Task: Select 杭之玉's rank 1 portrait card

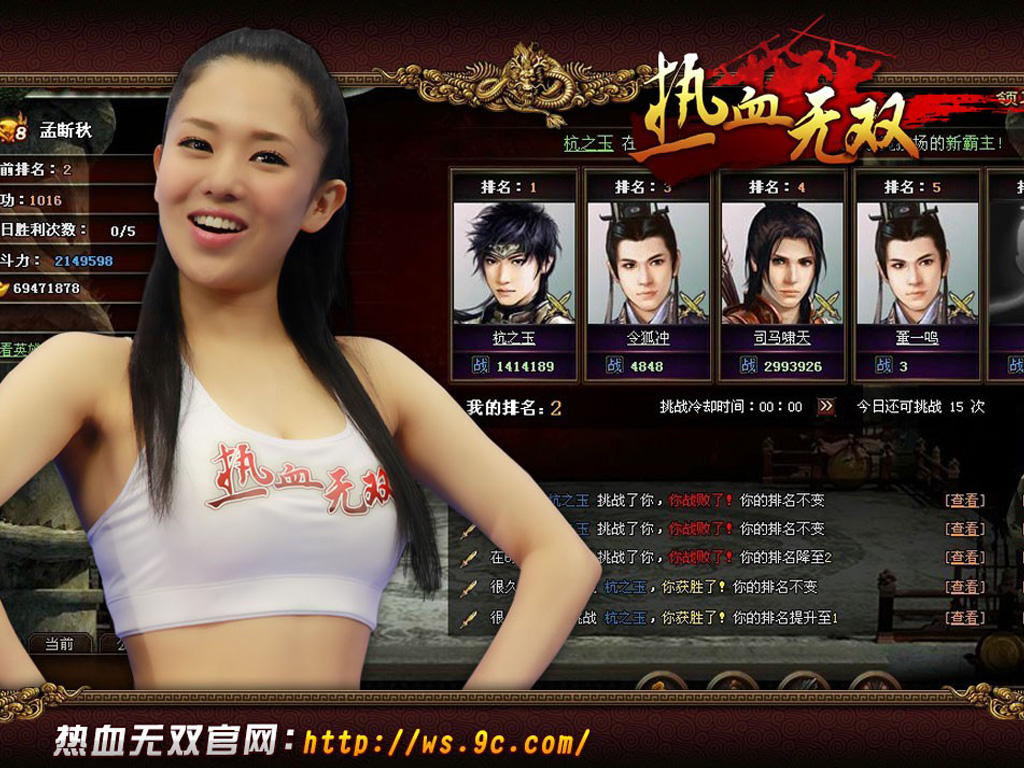Action: (x=514, y=263)
